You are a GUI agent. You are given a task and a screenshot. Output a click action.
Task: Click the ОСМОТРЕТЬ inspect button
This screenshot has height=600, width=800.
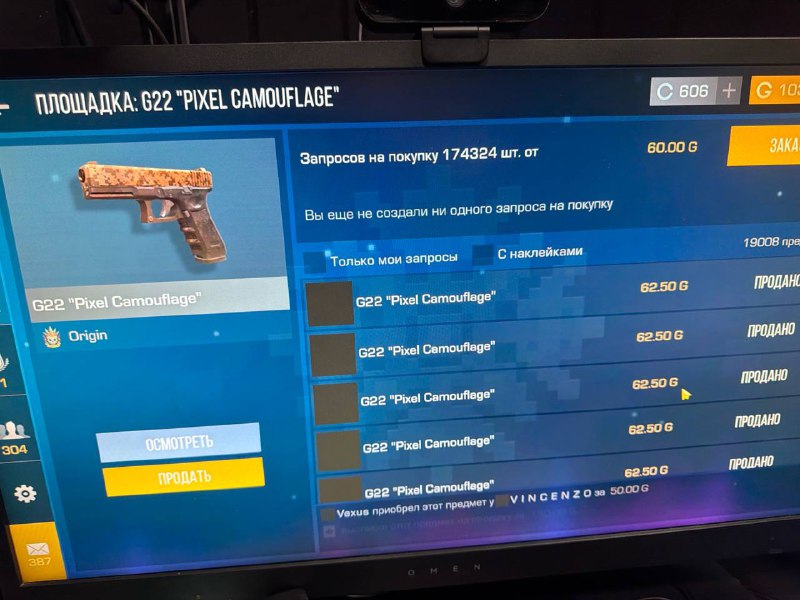pos(179,441)
